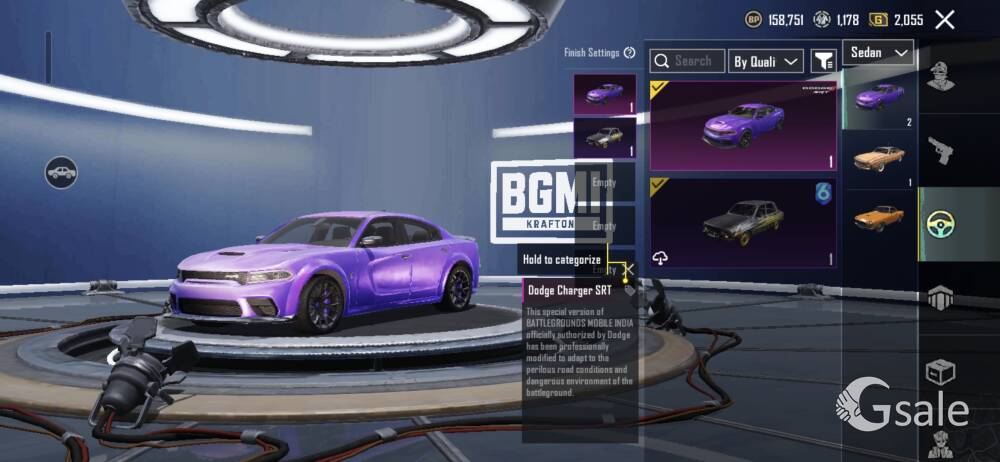This screenshot has height=462, width=1000.
Task: Choose the purple sedan in the vehicle list
Action: point(880,98)
